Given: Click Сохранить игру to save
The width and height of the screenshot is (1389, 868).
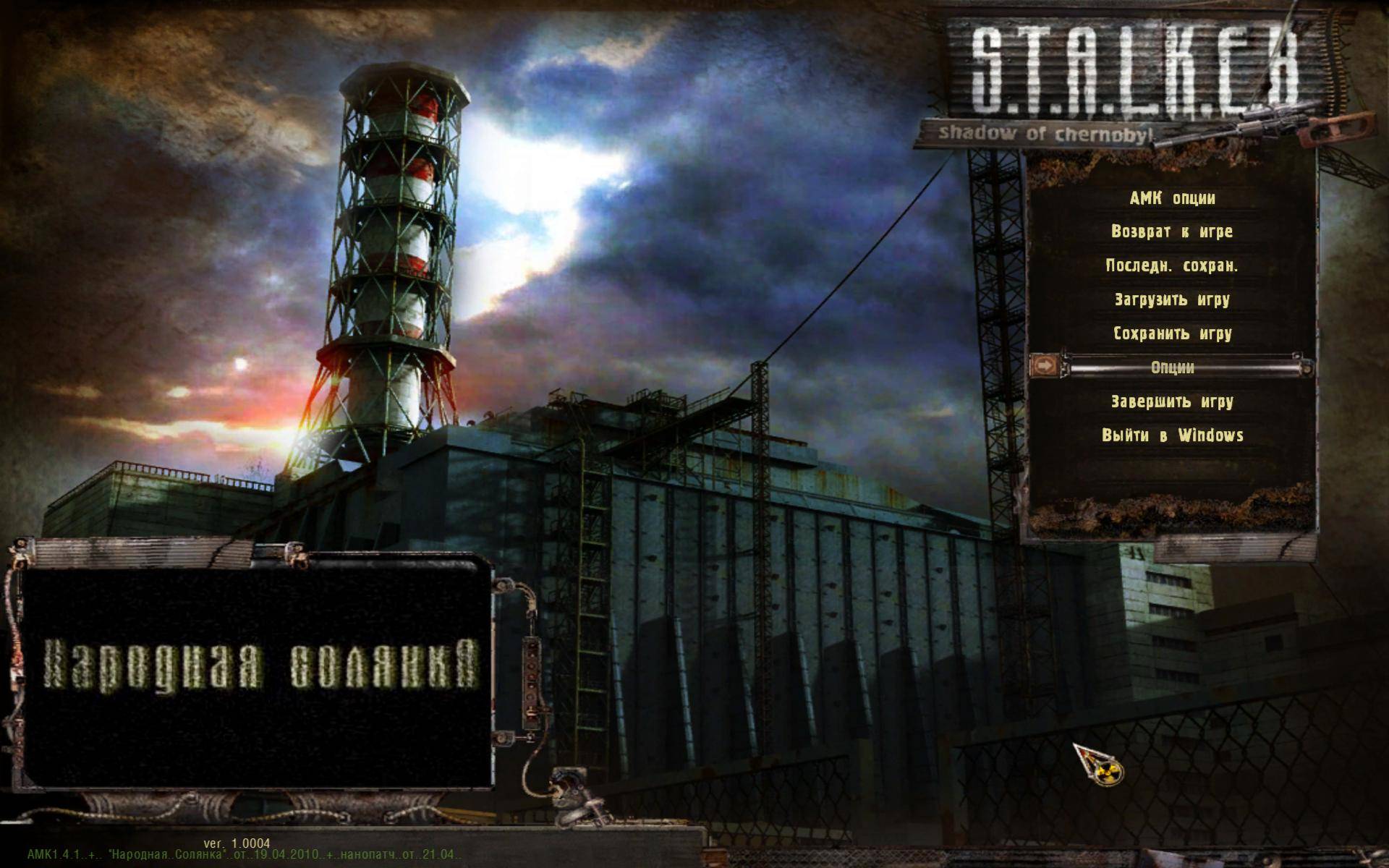Looking at the screenshot, I should pos(1172,333).
